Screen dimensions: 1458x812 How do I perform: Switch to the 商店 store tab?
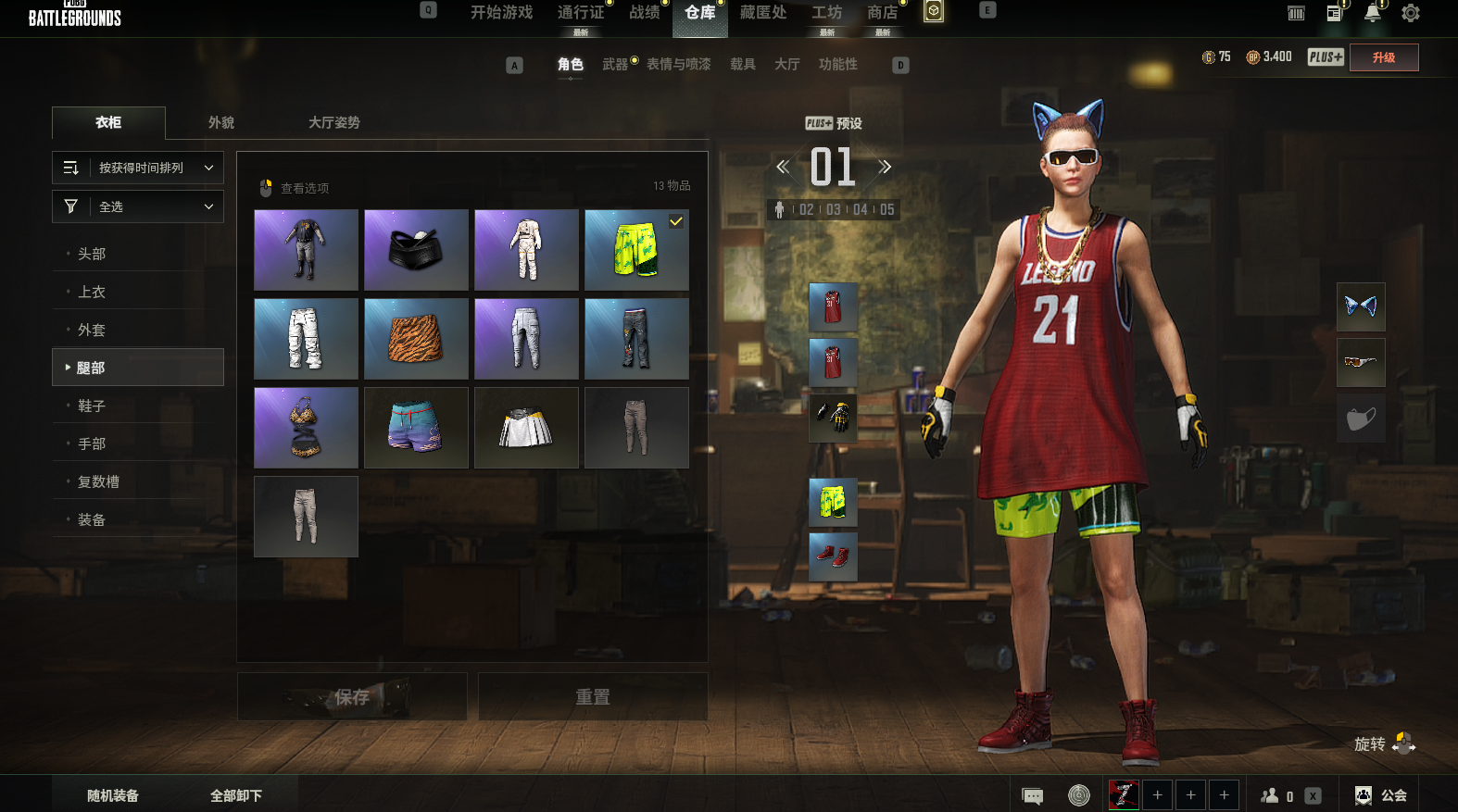tap(882, 13)
